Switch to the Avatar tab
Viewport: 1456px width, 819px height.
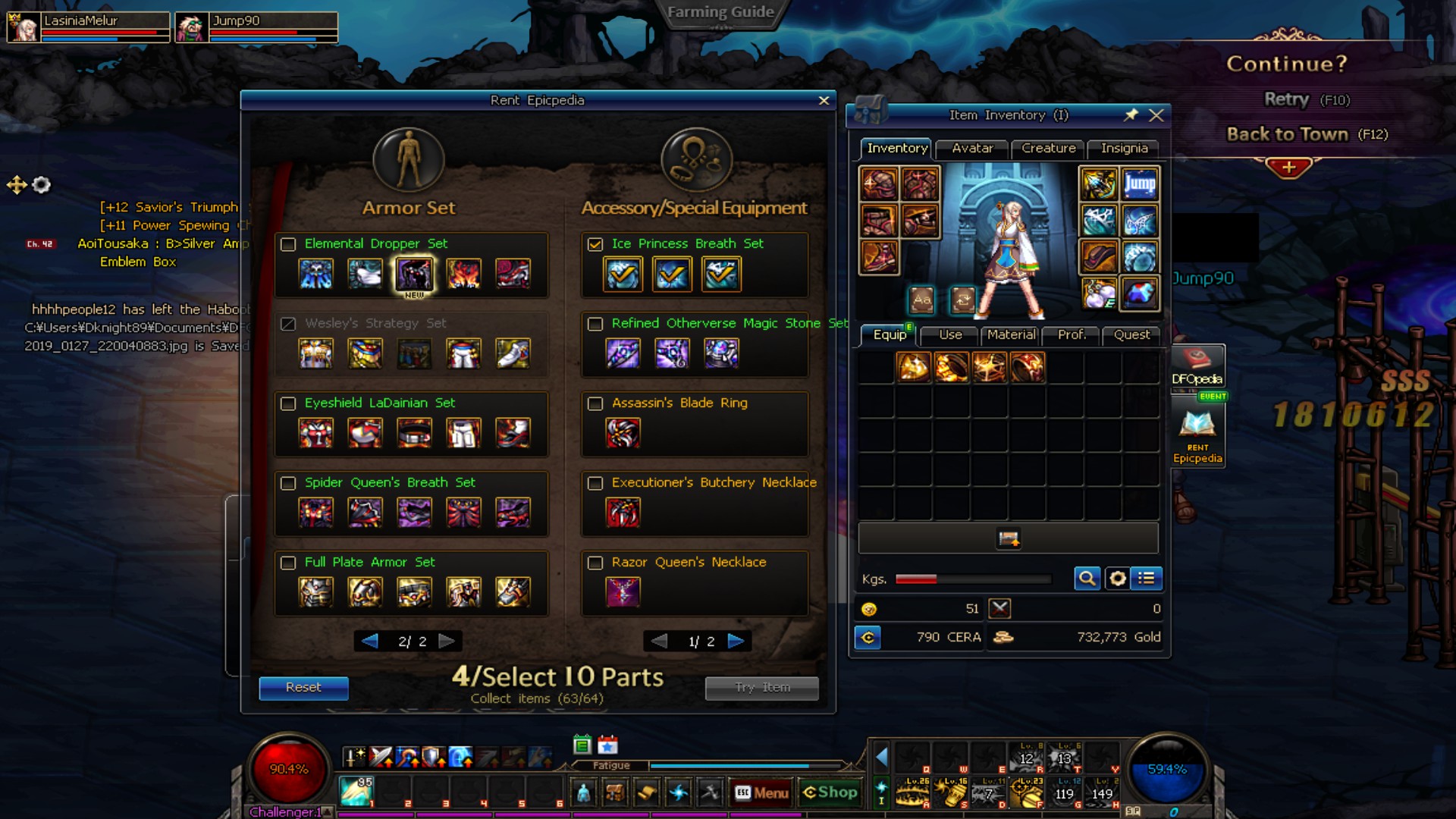click(971, 149)
